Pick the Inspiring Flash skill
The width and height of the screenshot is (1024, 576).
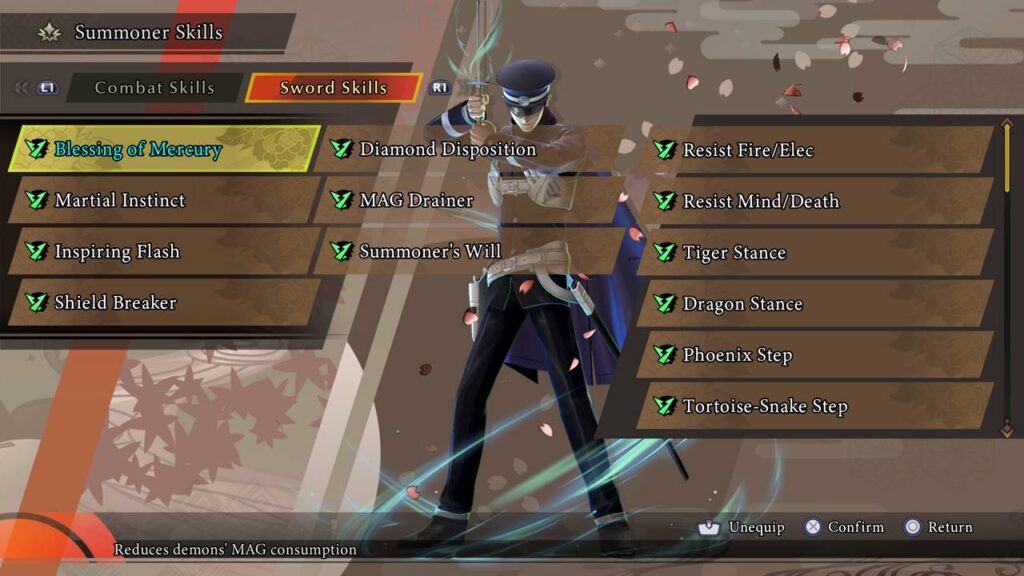(x=165, y=252)
